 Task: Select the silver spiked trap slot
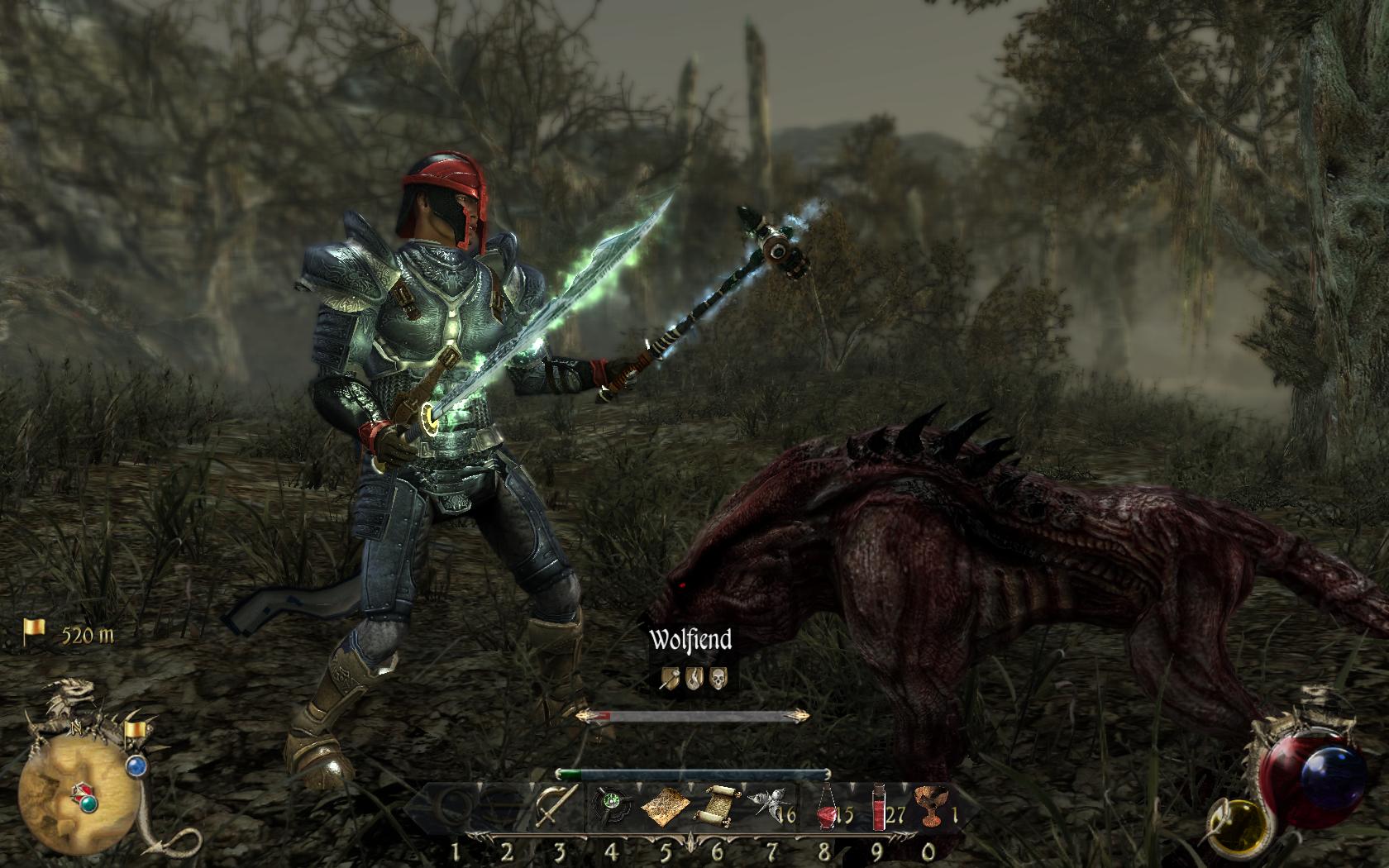click(x=765, y=805)
